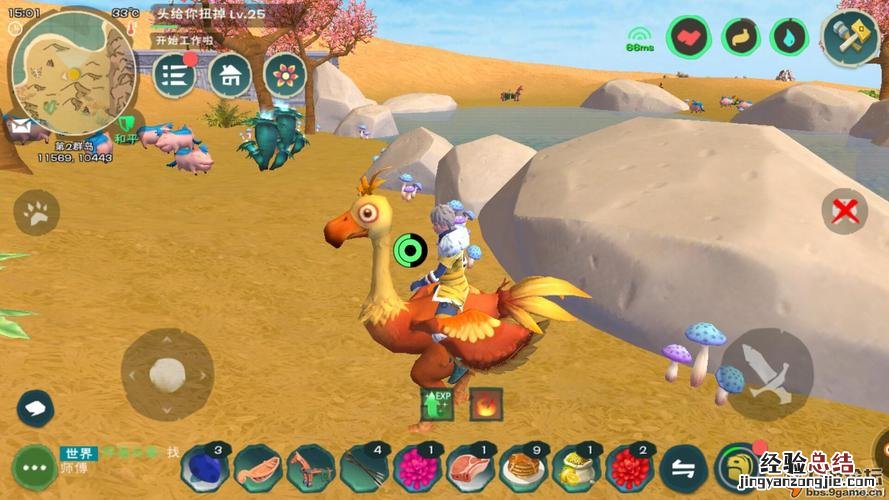This screenshot has height=500, width=889.
Task: Open the green three-dot menu button
Action: coord(35,468)
